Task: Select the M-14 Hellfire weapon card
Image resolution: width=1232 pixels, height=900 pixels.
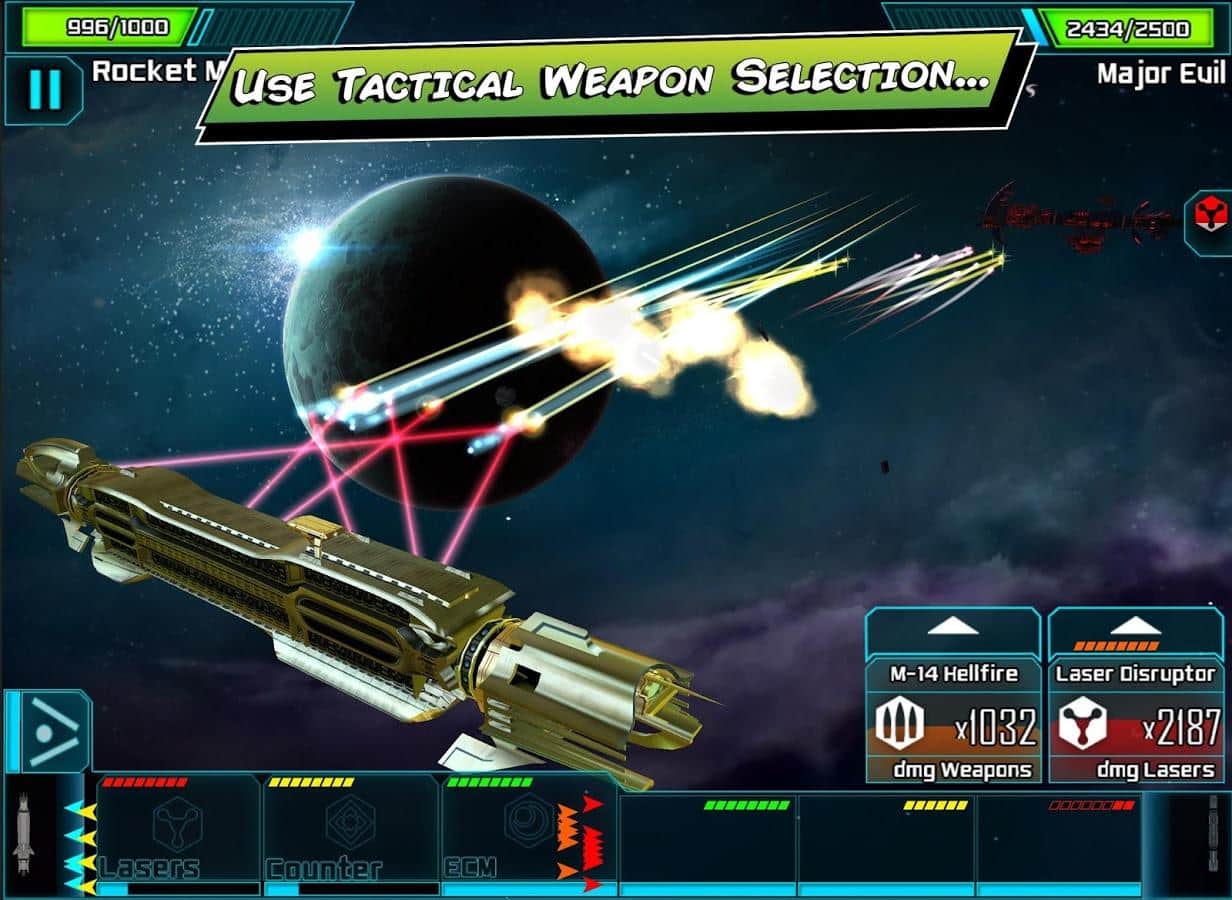Action: (x=953, y=721)
